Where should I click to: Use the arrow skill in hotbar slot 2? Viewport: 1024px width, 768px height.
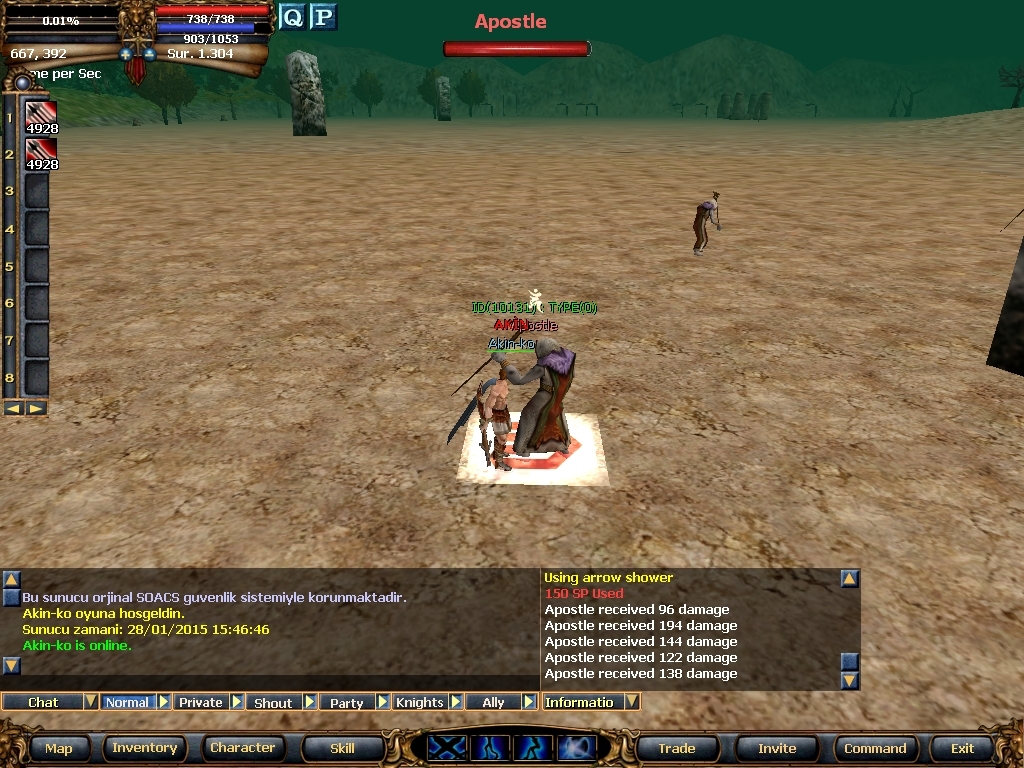tap(41, 153)
